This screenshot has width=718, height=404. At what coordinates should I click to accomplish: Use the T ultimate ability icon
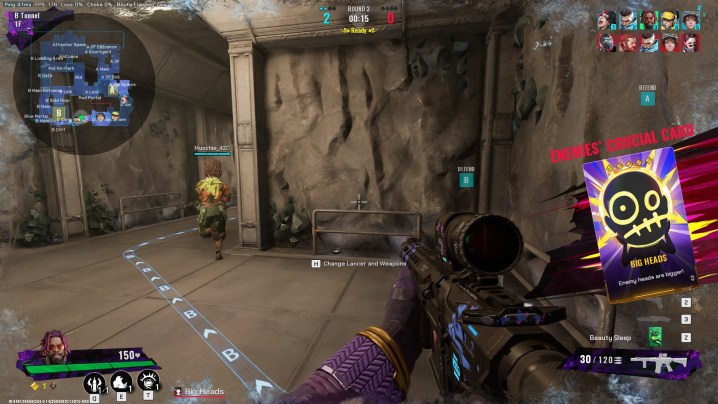(x=148, y=381)
